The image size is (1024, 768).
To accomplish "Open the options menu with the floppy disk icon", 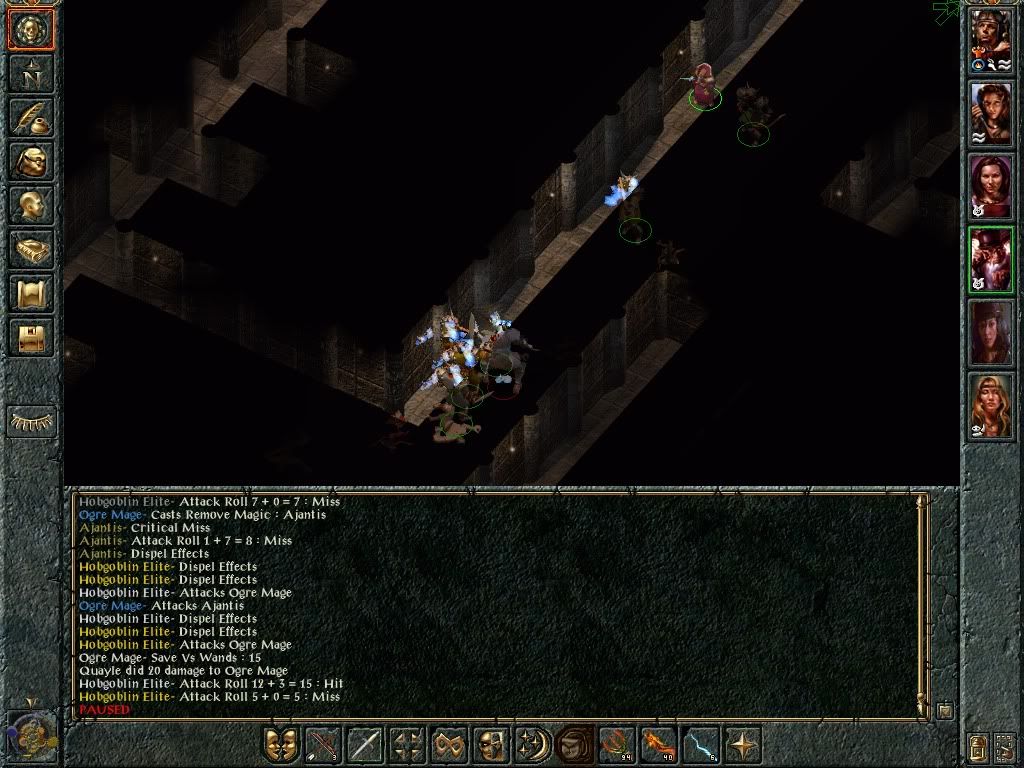I will click(x=31, y=337).
